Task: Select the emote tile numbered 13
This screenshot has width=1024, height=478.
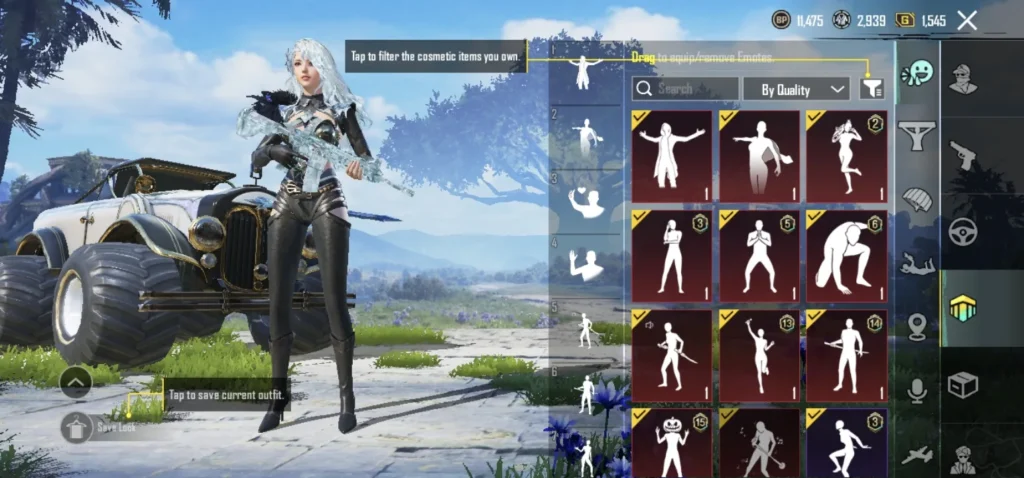Action: coord(759,355)
